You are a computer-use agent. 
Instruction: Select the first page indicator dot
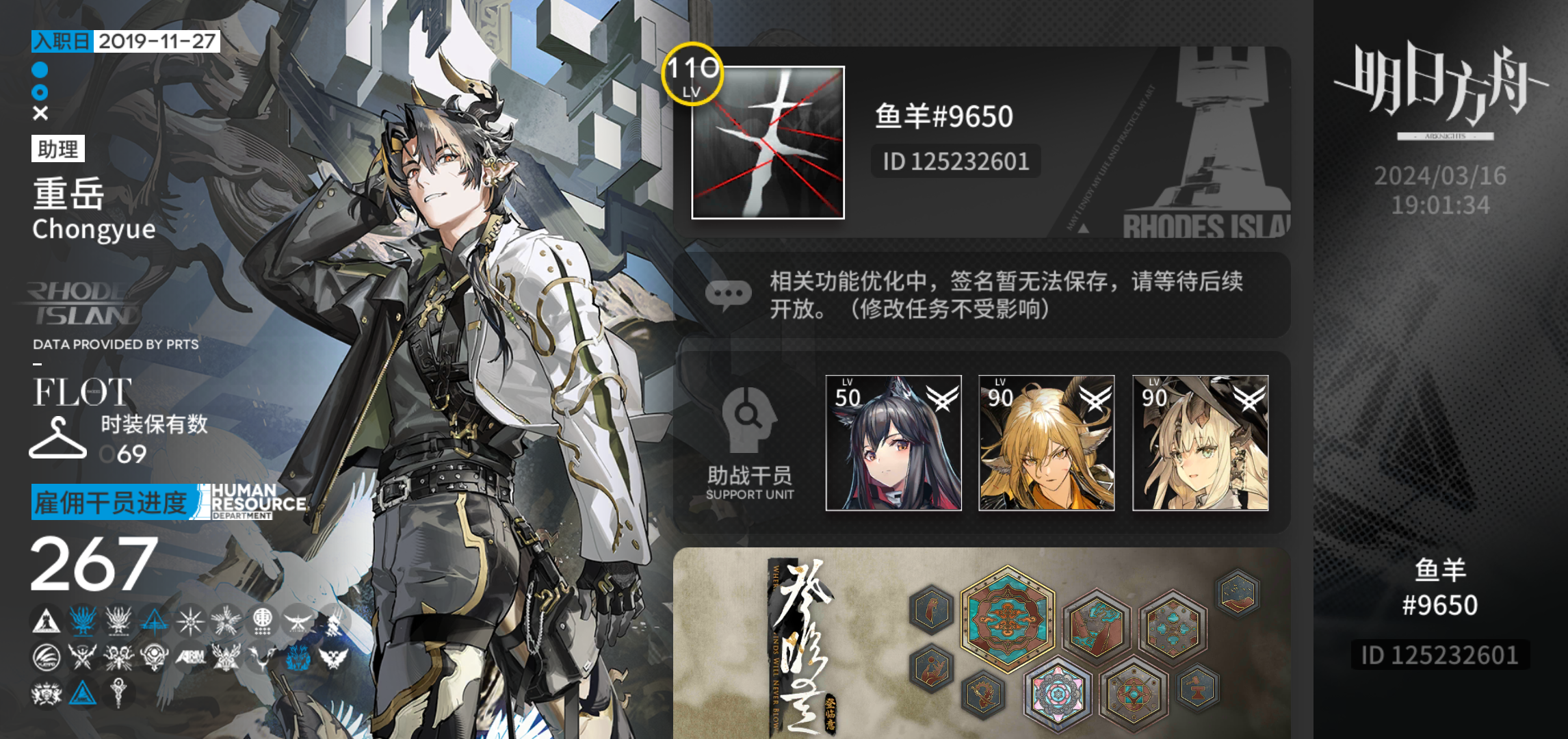tap(39, 68)
